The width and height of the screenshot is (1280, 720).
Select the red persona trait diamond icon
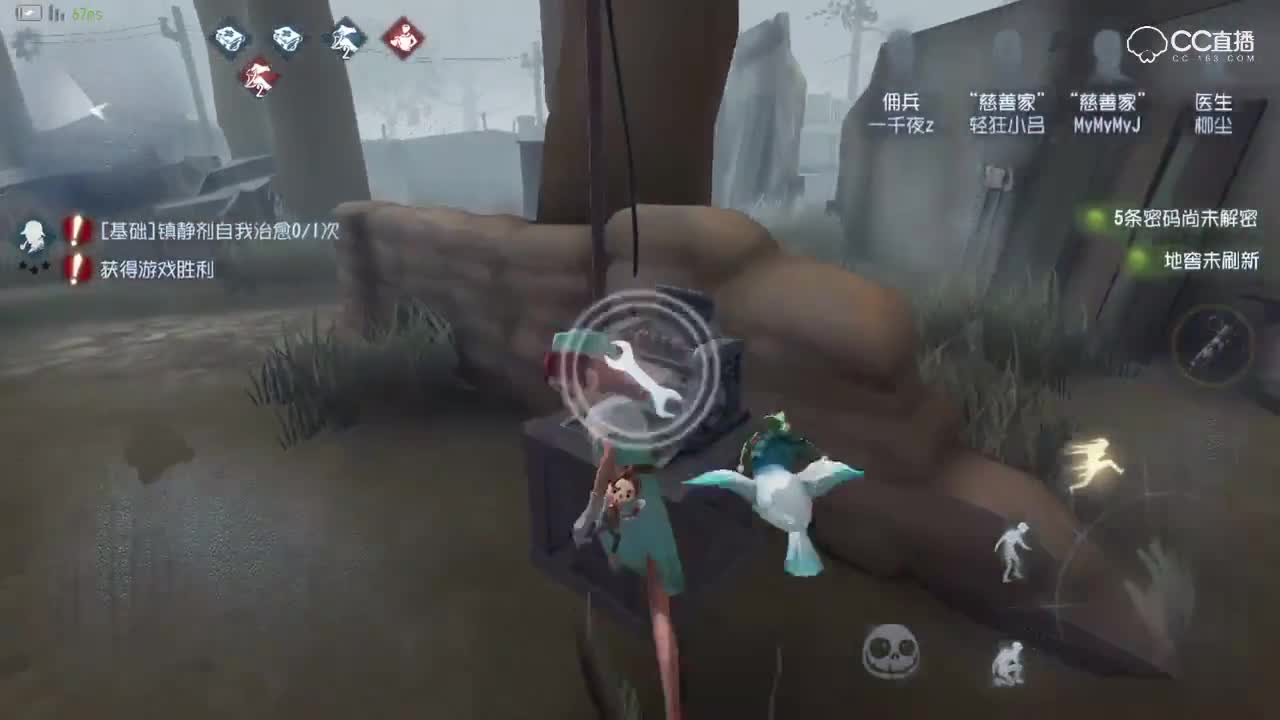pos(404,38)
